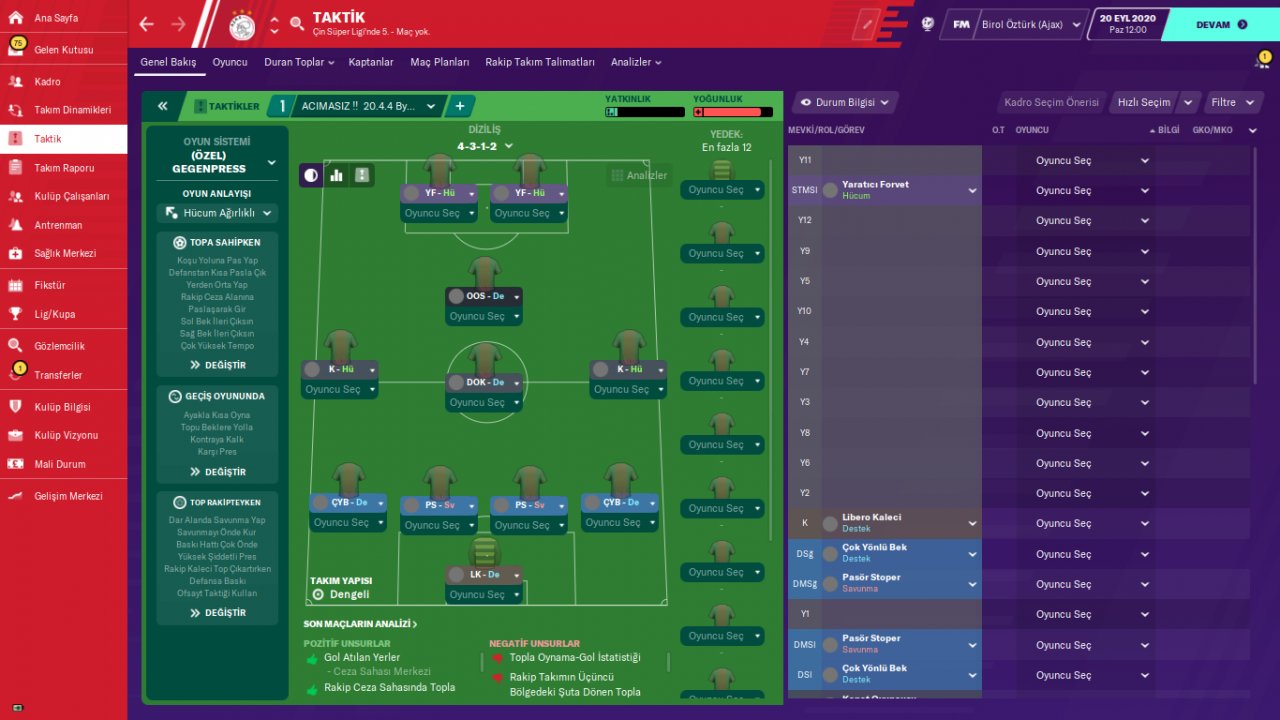The height and width of the screenshot is (720, 1280).
Task: Open the 4-3-1-2 formation dropdown
Action: click(484, 146)
